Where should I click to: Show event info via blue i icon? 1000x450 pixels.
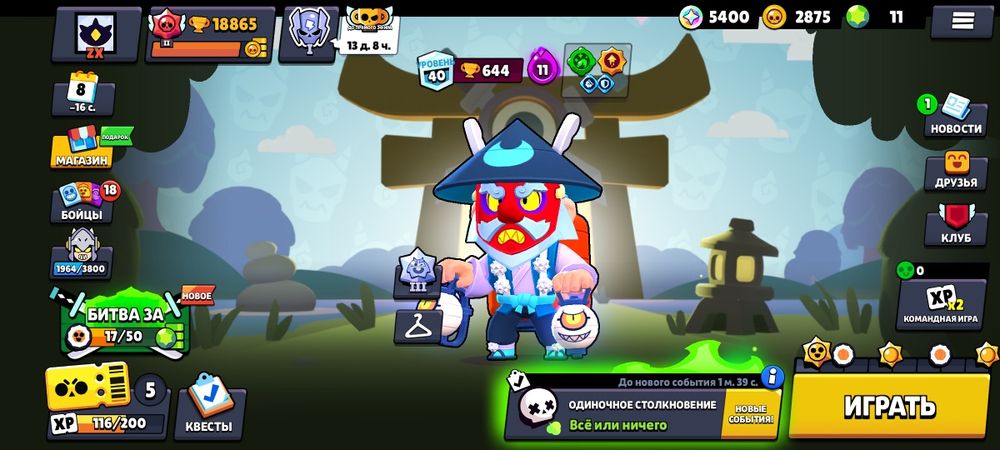pyautogui.click(x=771, y=377)
